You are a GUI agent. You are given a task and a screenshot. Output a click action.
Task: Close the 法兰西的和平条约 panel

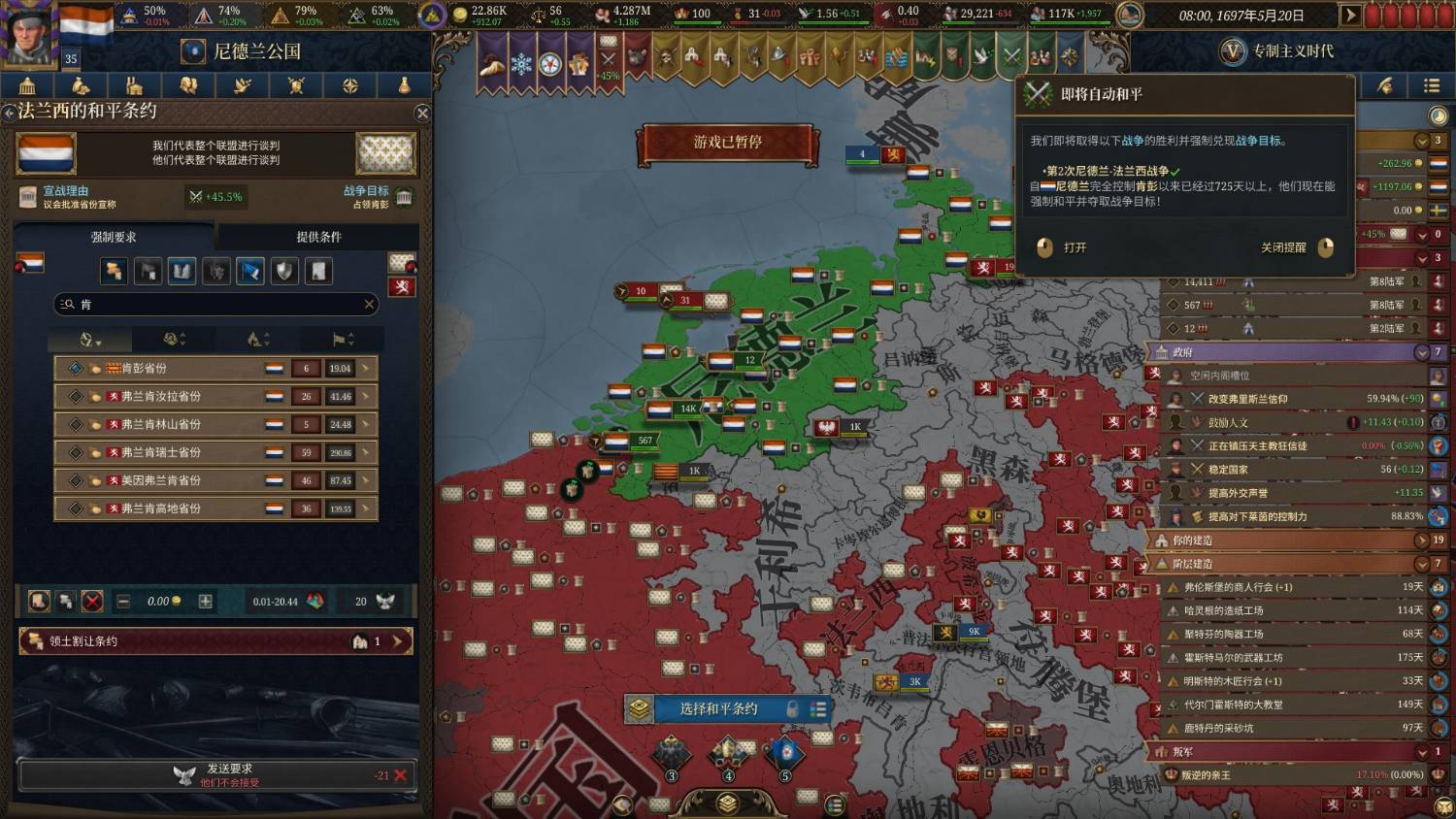click(422, 113)
